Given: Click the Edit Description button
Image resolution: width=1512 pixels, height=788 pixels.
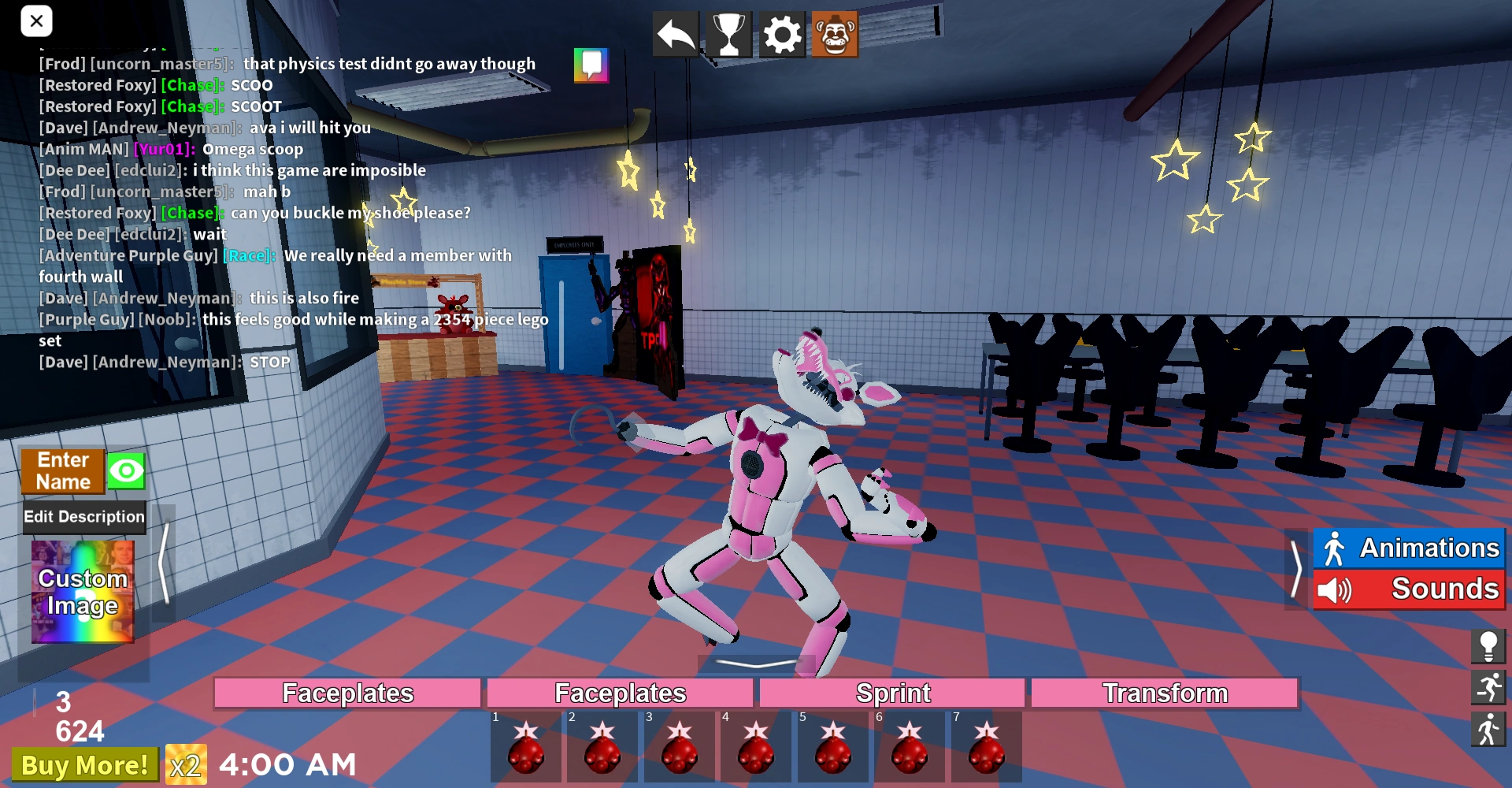Looking at the screenshot, I should pos(83,517).
